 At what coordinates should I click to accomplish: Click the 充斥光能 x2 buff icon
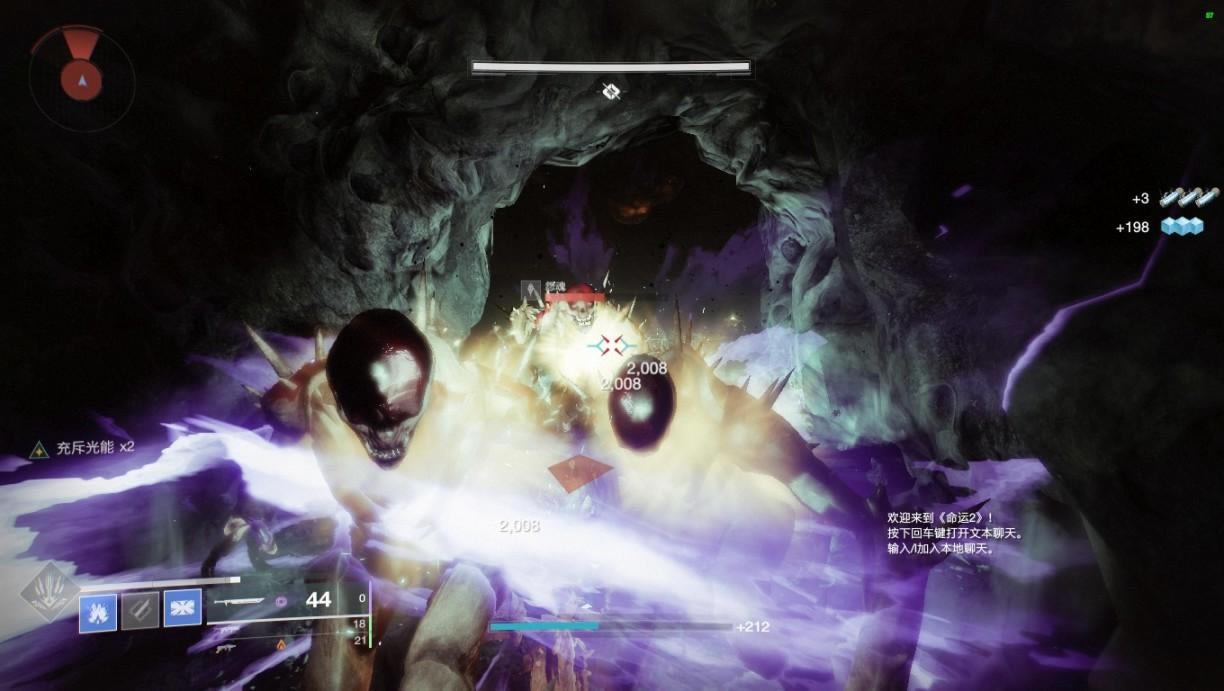click(x=40, y=450)
